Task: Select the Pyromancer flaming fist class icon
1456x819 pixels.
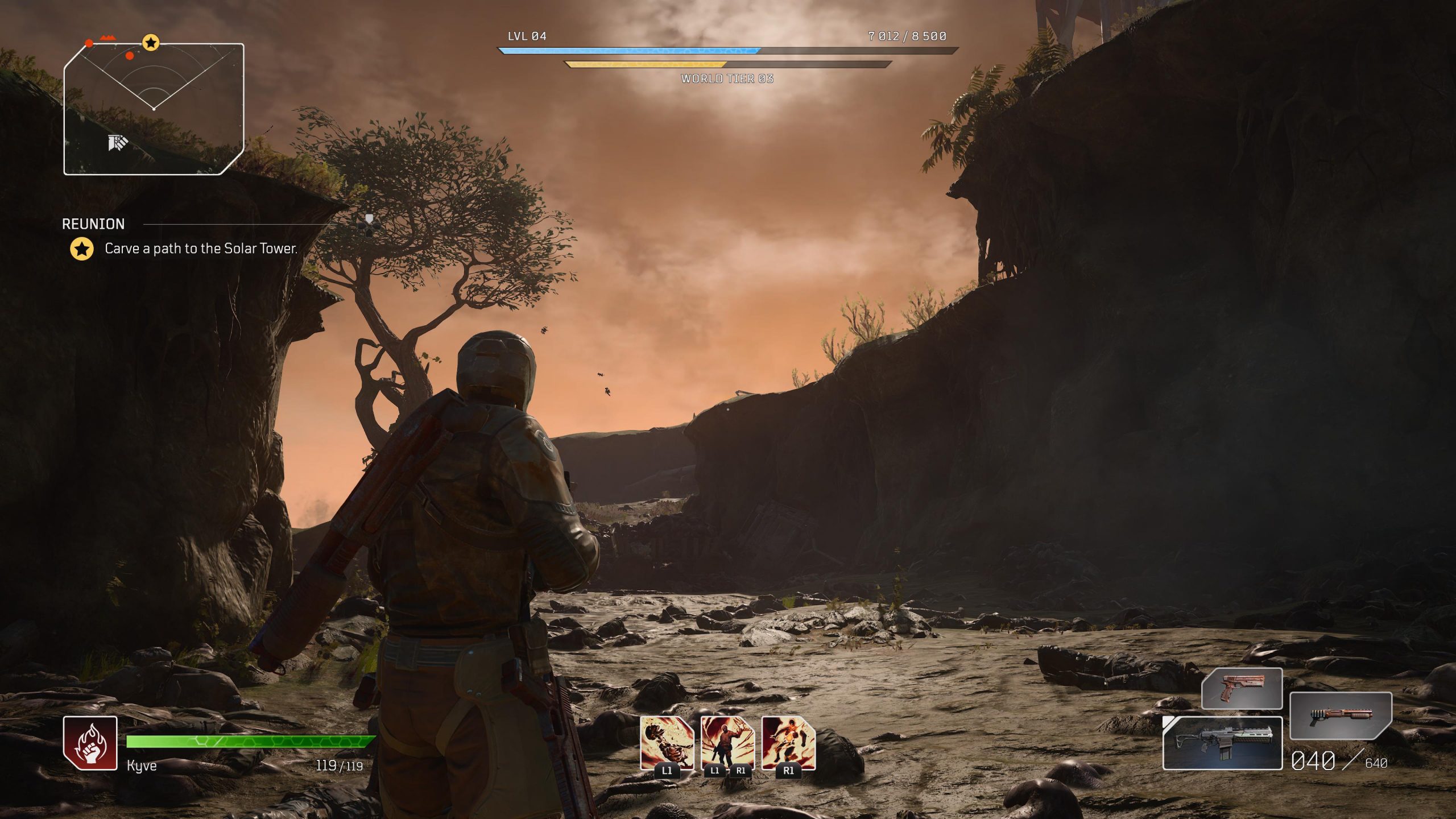Action: tap(90, 743)
